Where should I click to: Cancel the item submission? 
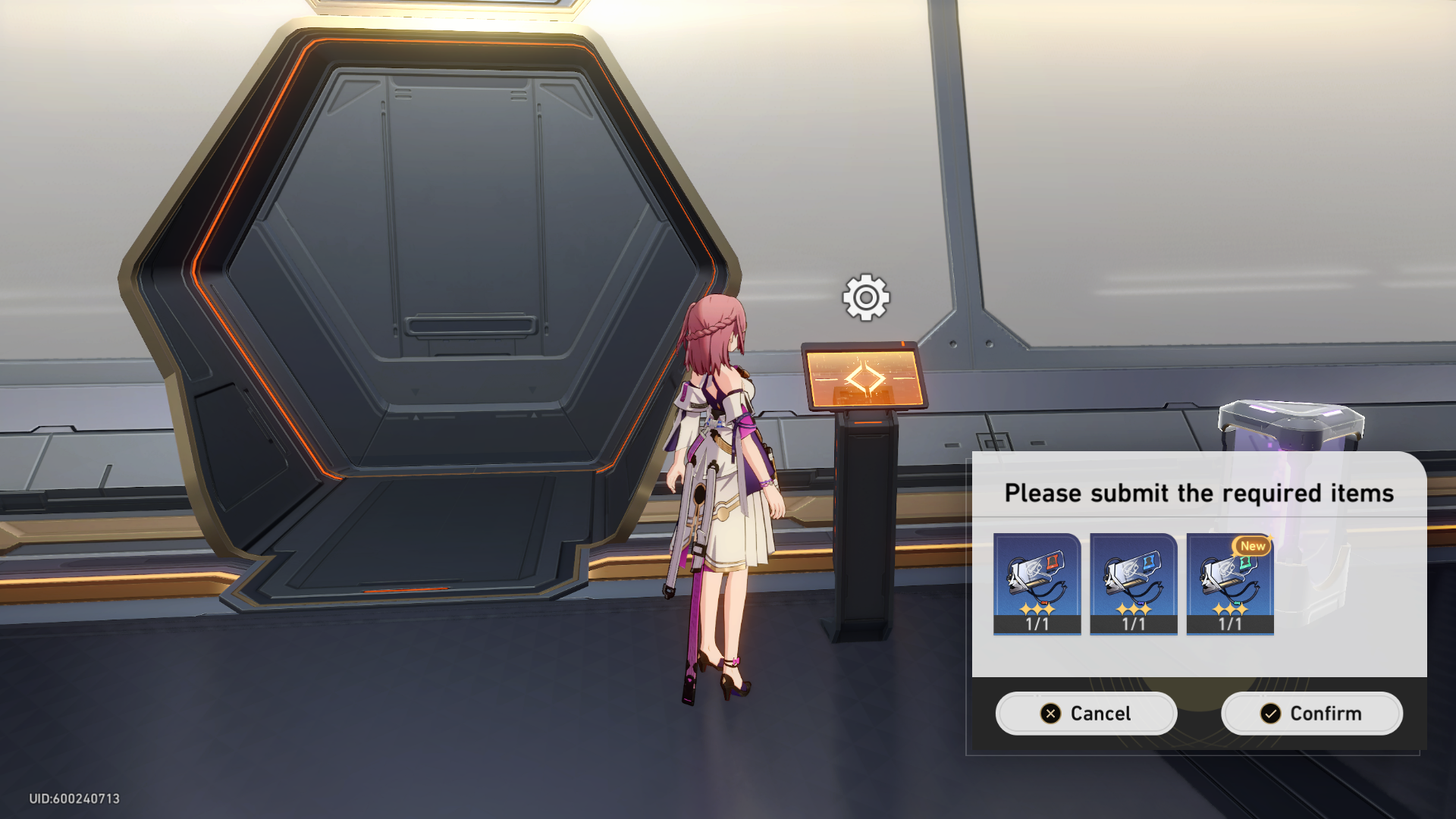(1086, 713)
